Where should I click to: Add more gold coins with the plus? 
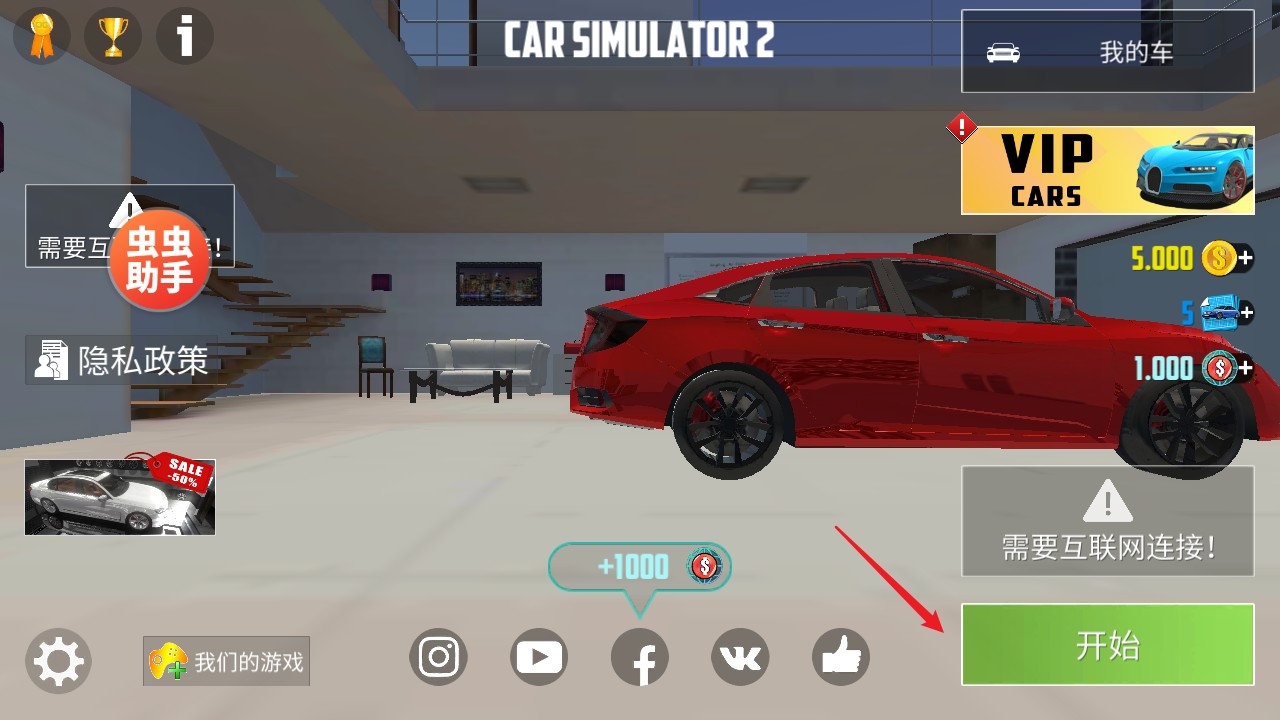[1245, 259]
